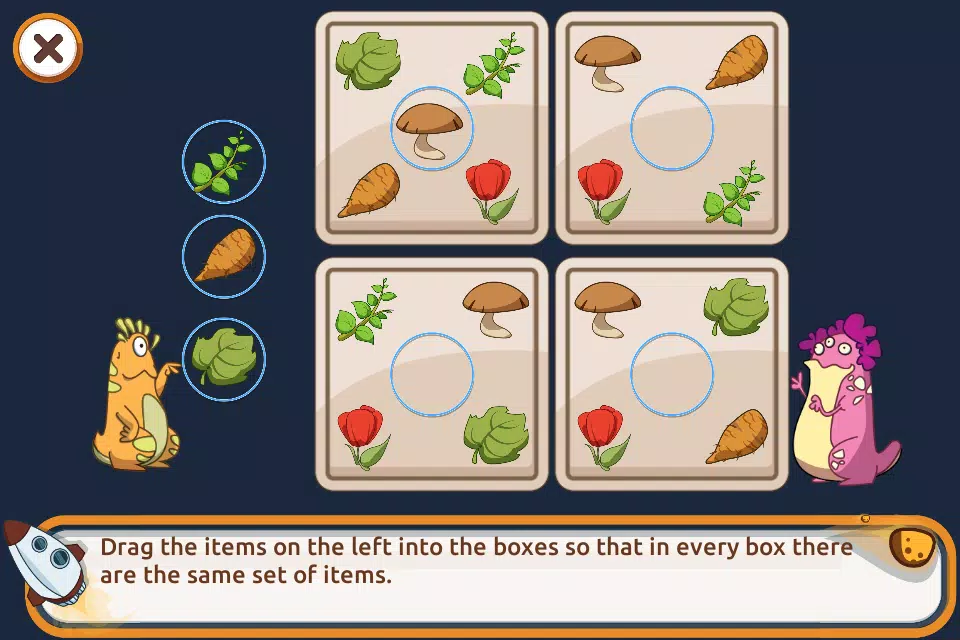Pick the carrot inside the blue circle

pos(223,256)
